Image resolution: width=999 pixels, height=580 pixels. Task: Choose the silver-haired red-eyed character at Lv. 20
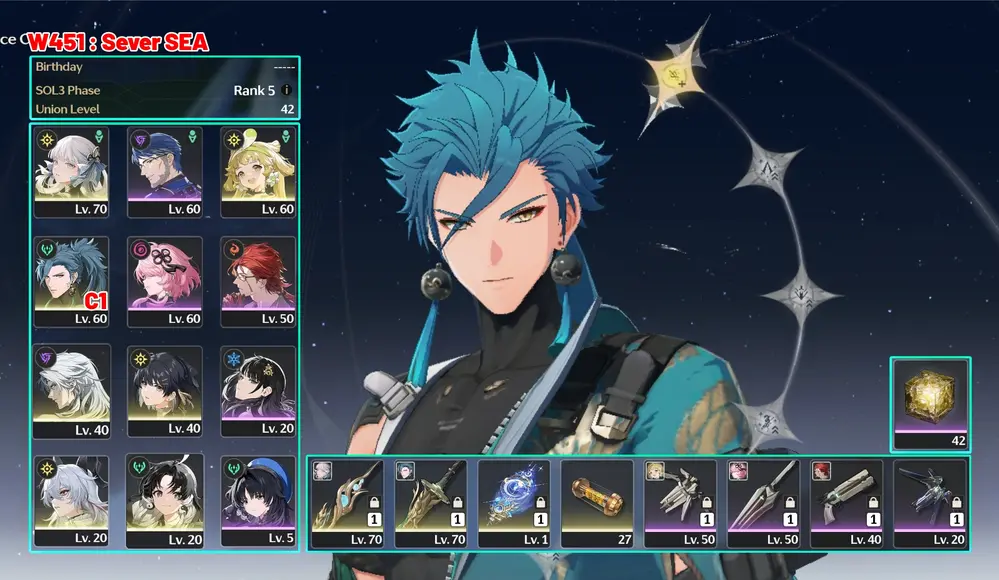pos(71,499)
